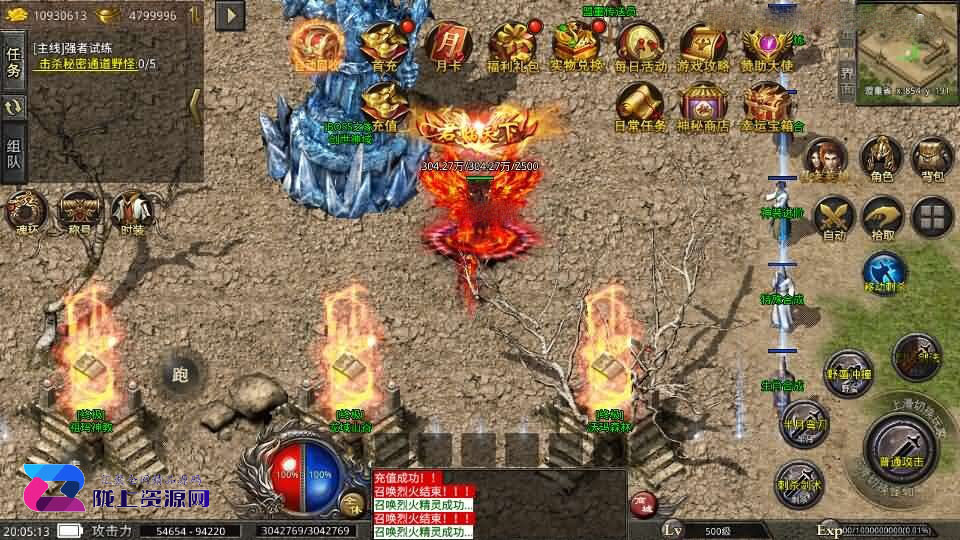Tap the 拾取 pickup button
This screenshot has width=960, height=540.
(x=882, y=215)
